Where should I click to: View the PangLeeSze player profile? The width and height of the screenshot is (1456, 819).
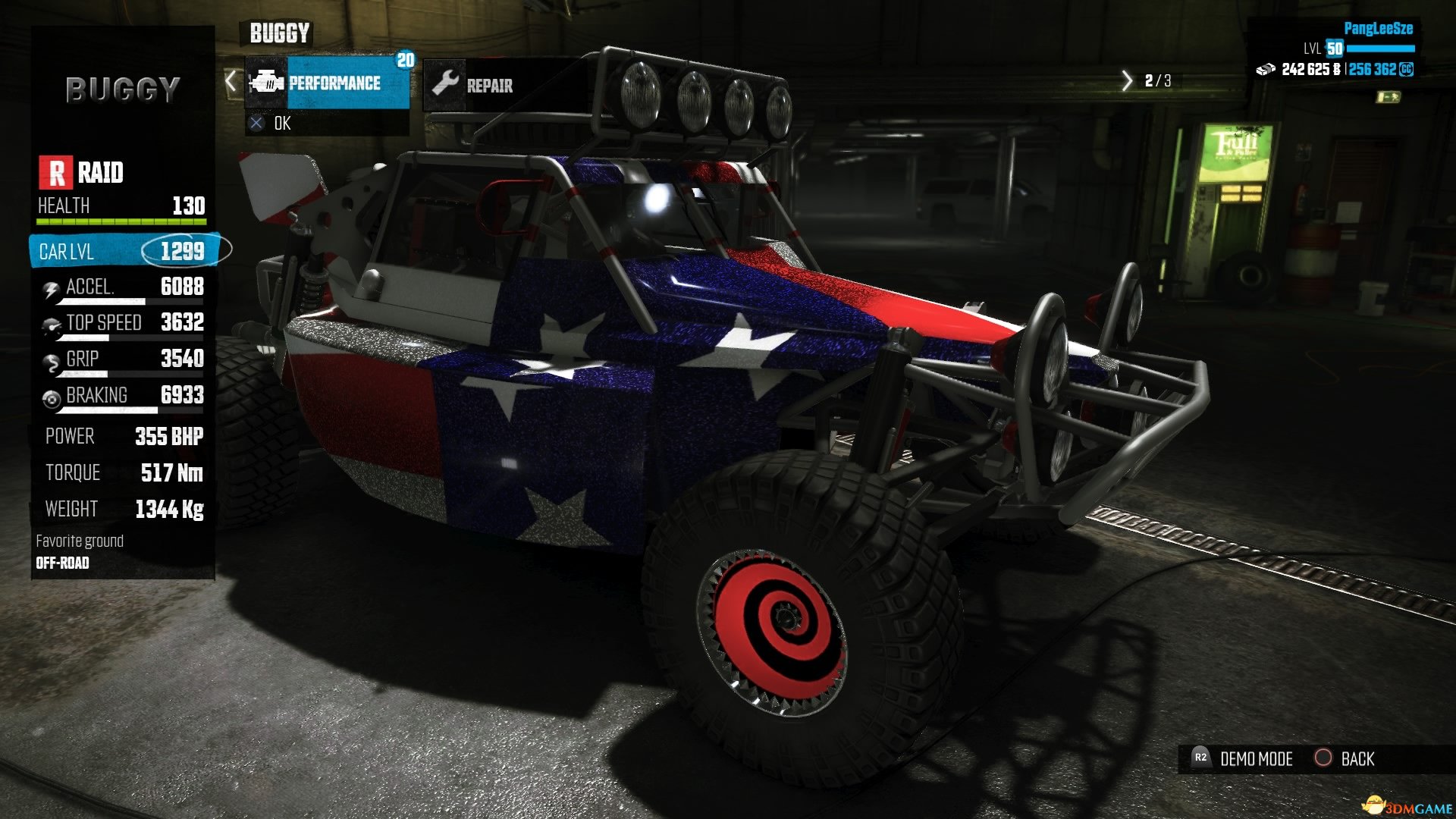(x=1378, y=29)
